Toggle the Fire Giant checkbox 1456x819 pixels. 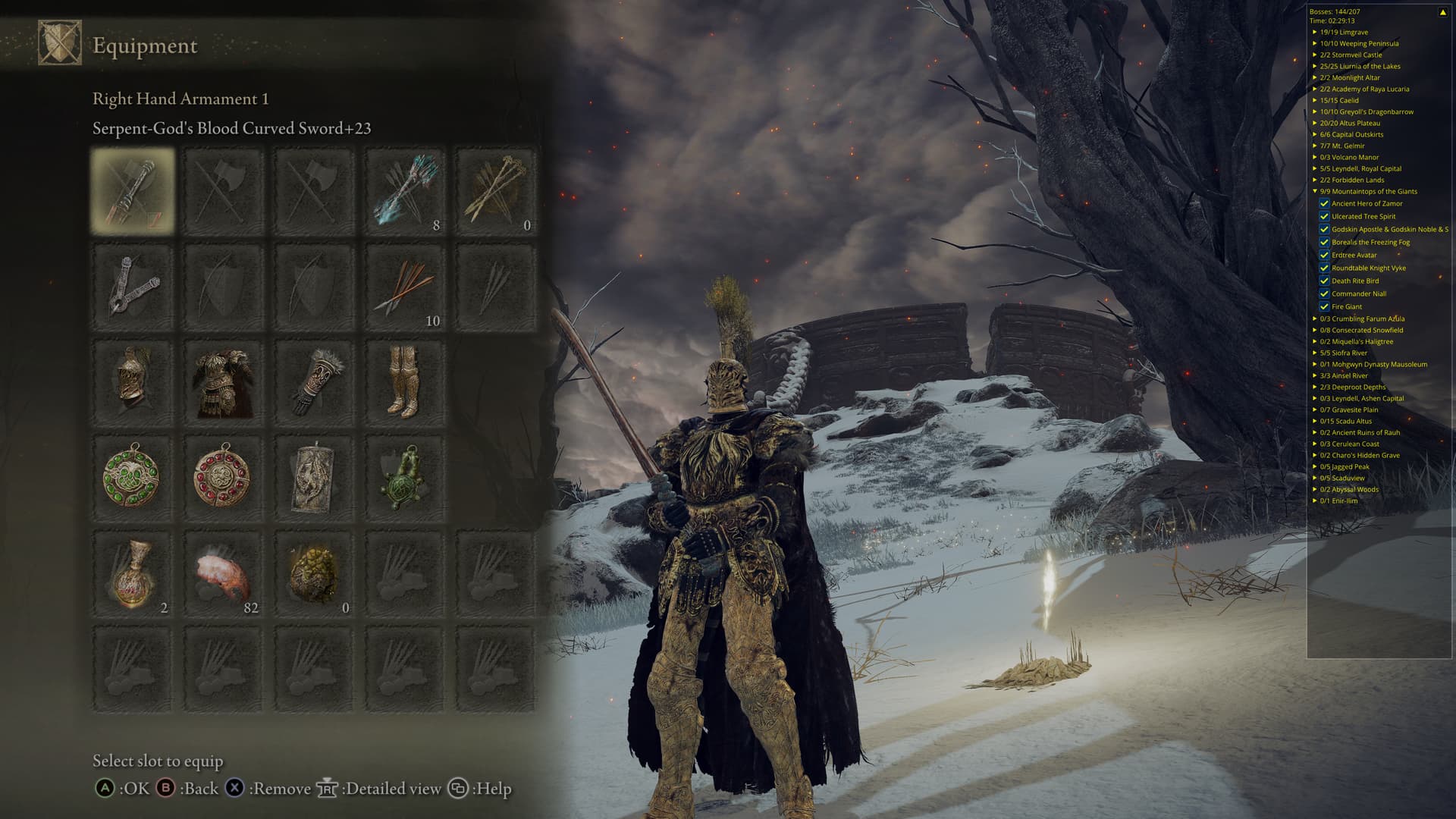1324,306
